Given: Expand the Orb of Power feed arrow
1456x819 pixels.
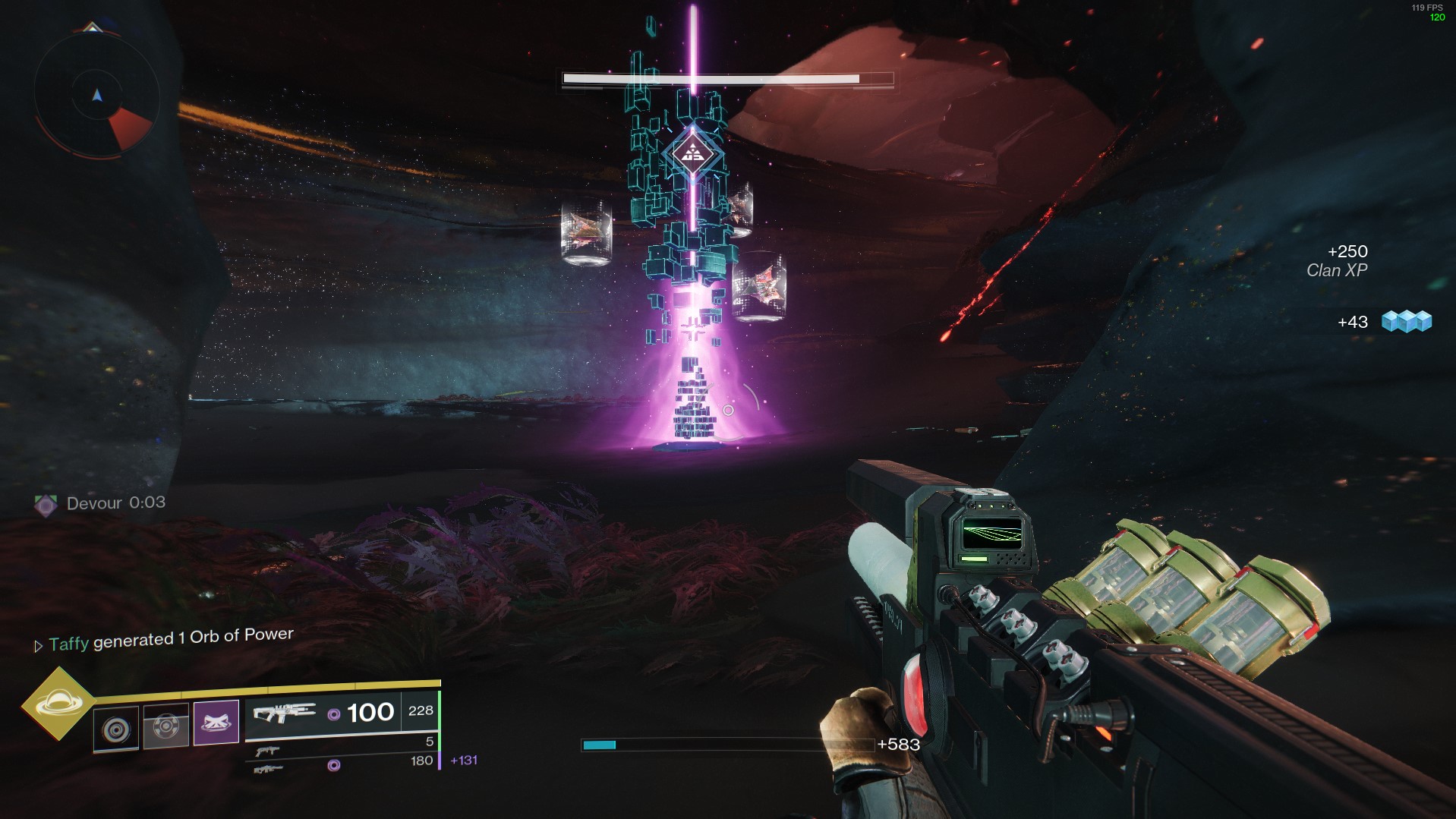Looking at the screenshot, I should point(38,646).
